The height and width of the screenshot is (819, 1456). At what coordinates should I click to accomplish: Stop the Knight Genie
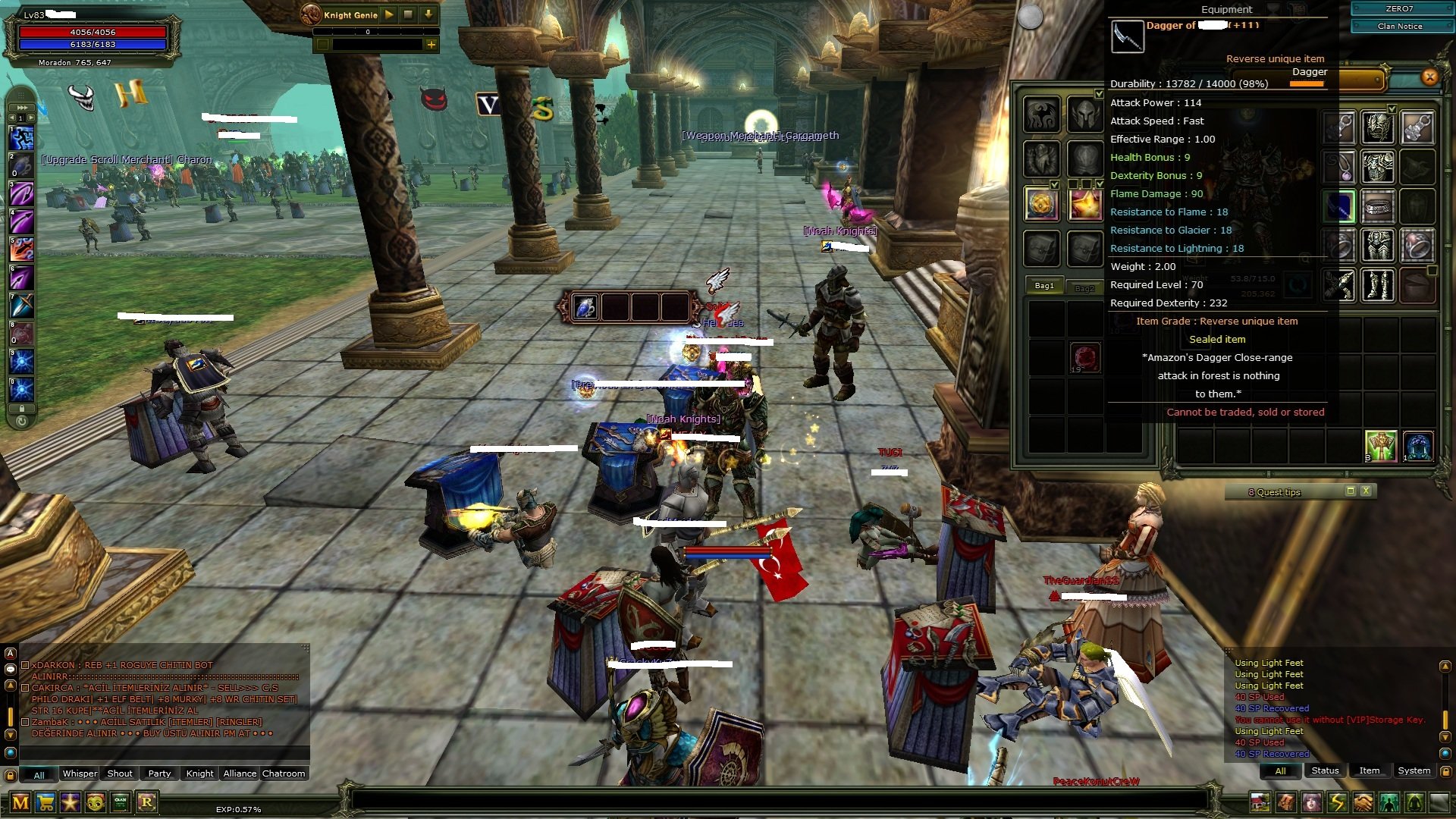[x=408, y=14]
